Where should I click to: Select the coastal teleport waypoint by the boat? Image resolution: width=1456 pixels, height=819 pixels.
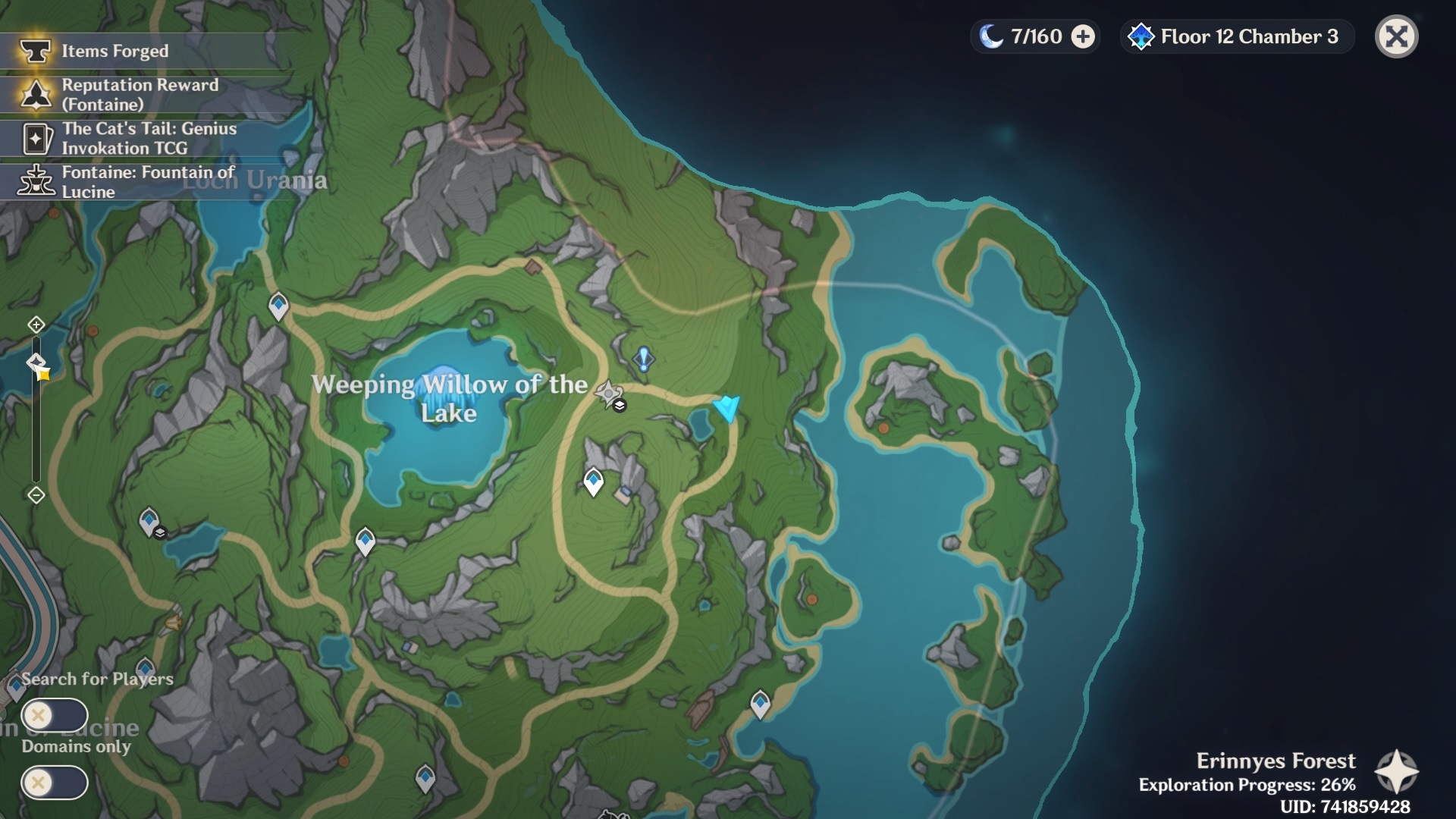[760, 703]
